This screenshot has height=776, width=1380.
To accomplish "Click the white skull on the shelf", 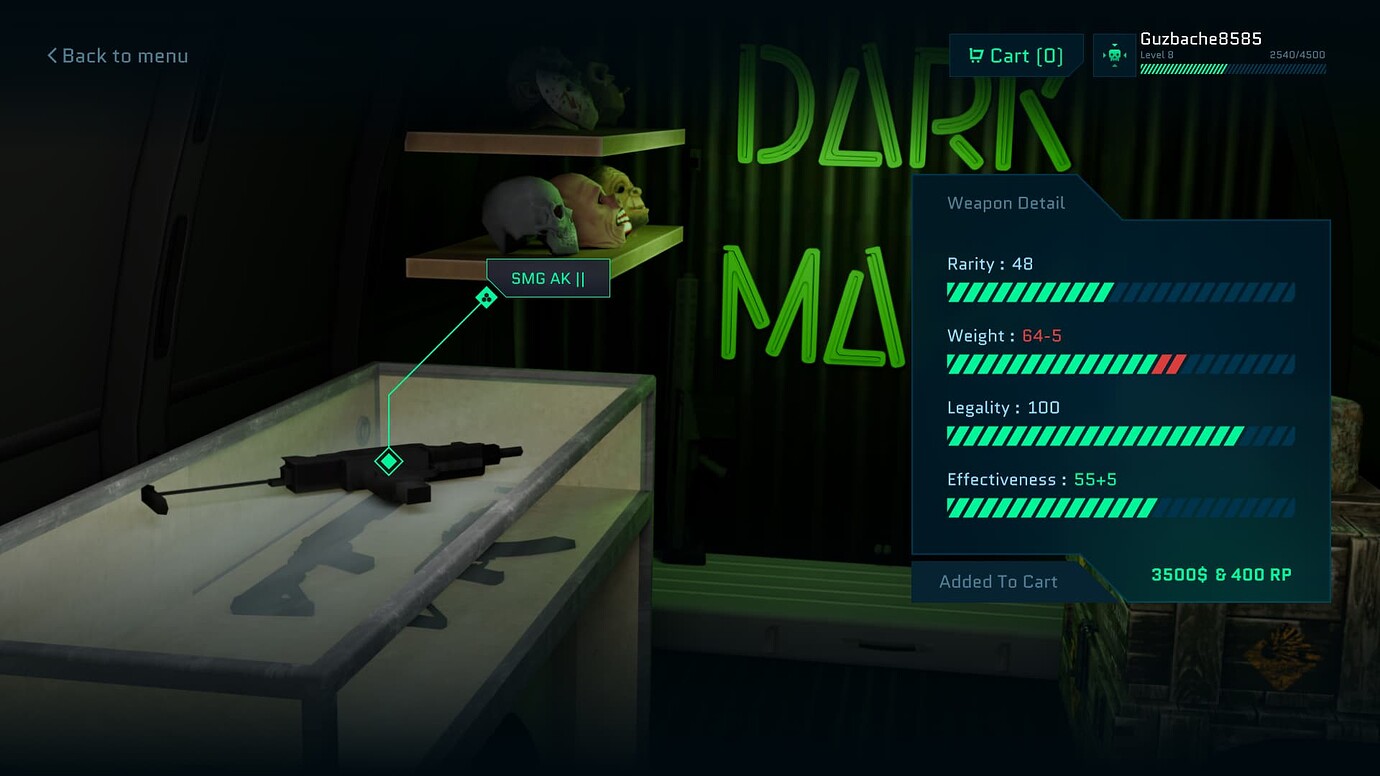I will tap(524, 212).
